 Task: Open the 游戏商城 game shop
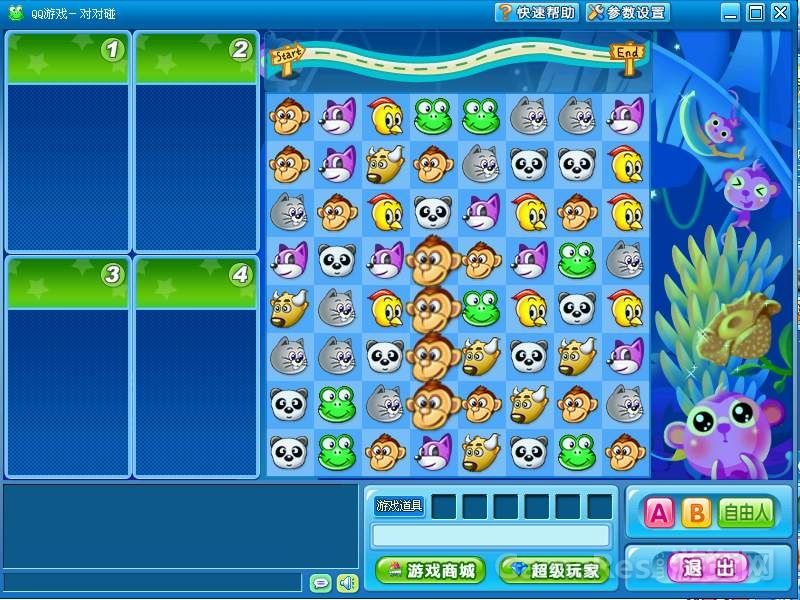click(431, 570)
